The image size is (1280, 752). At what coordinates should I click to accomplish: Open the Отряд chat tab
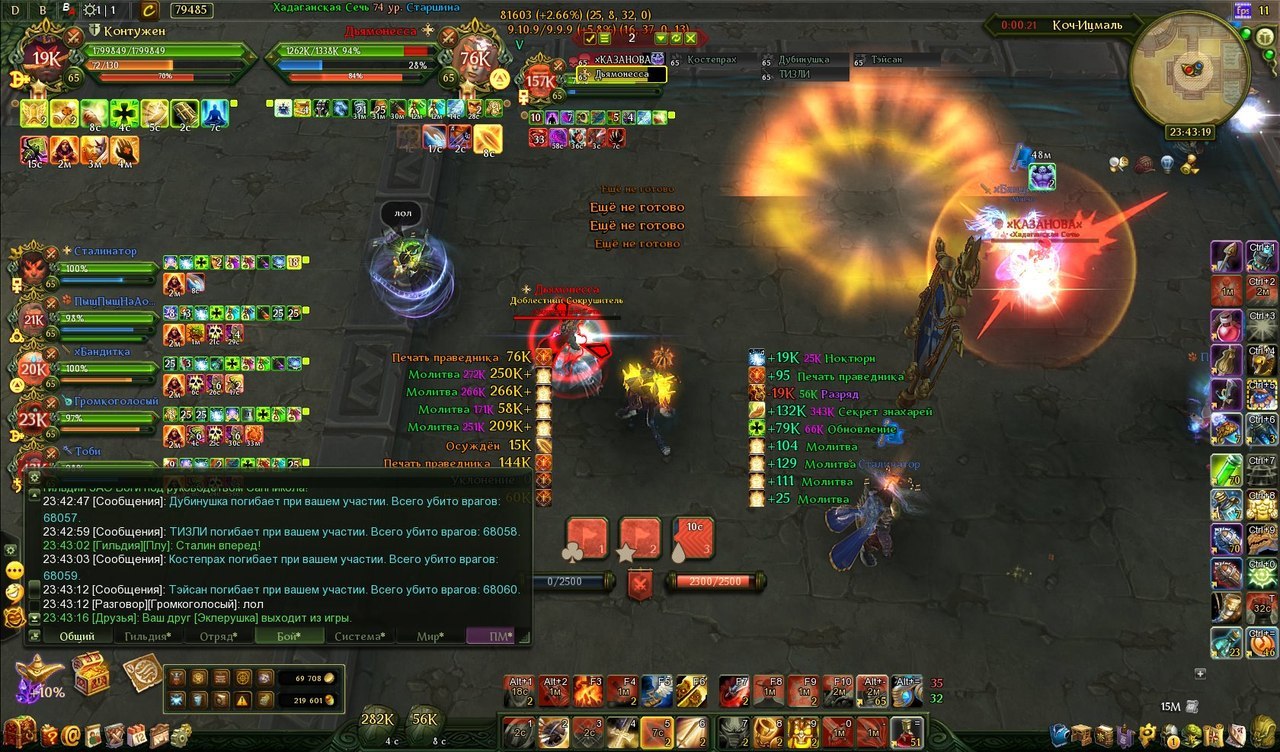click(216, 636)
